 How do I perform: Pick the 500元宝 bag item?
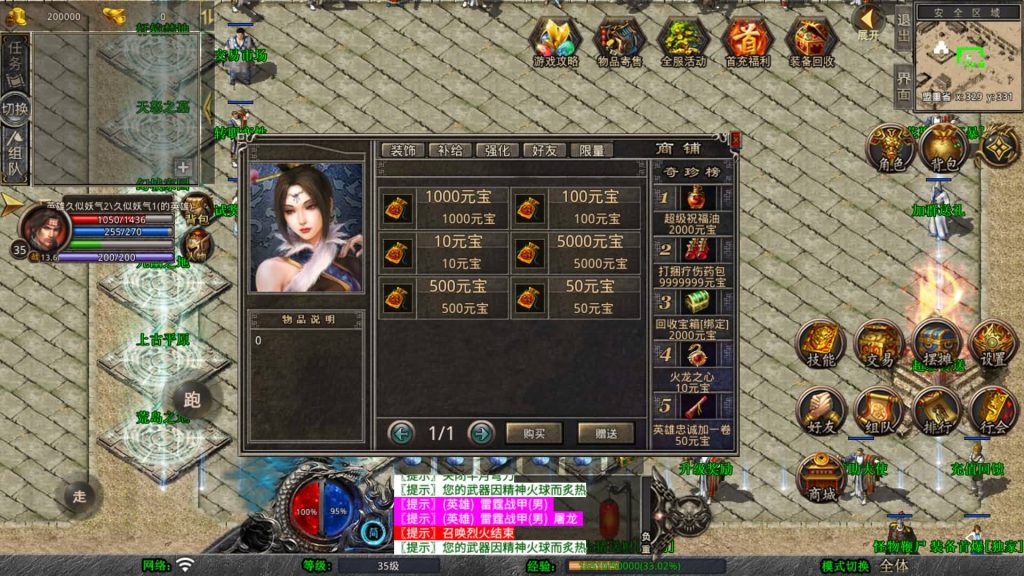[x=445, y=297]
